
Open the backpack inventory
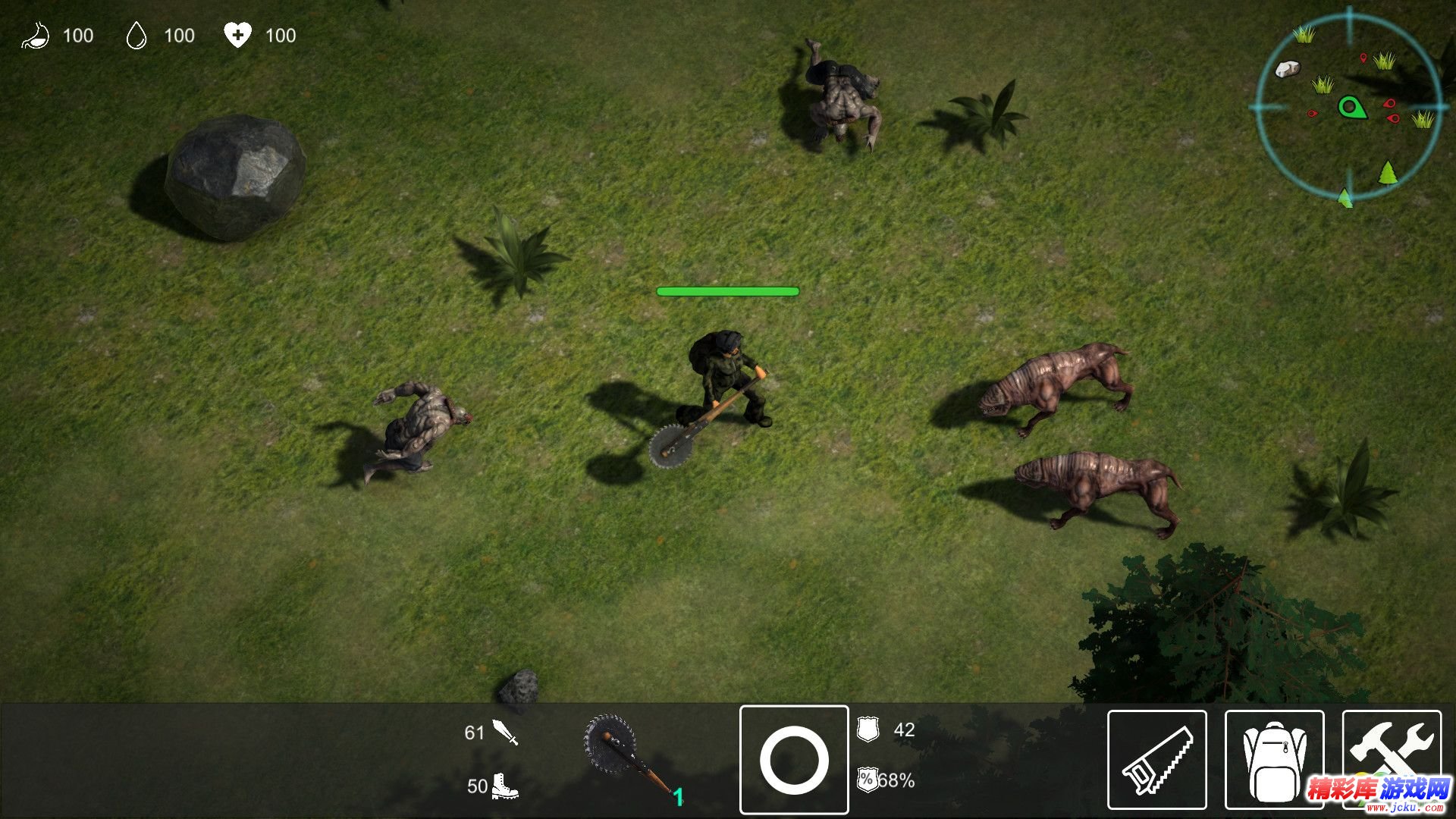point(1274,760)
